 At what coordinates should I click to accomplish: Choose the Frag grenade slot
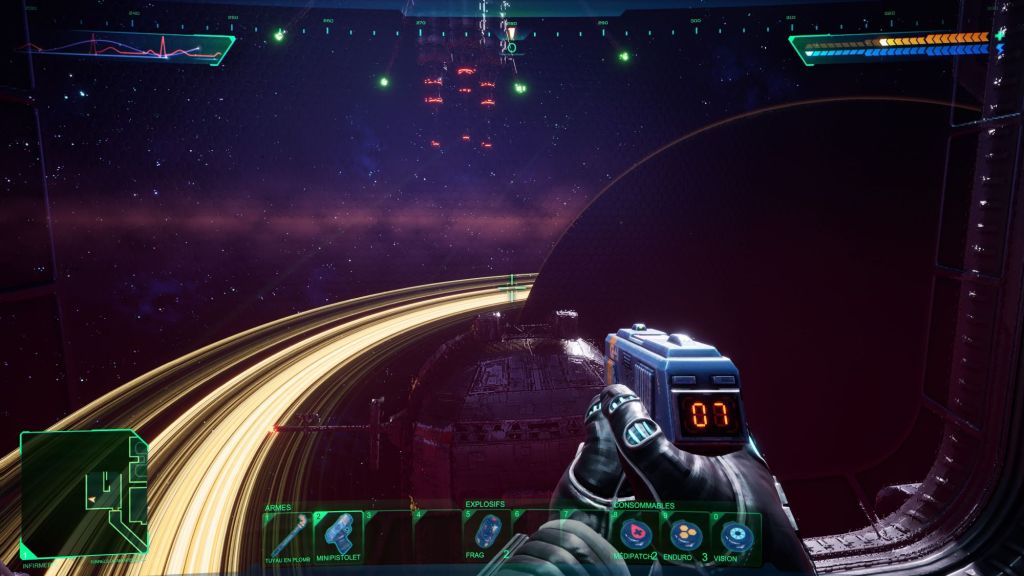click(x=487, y=535)
